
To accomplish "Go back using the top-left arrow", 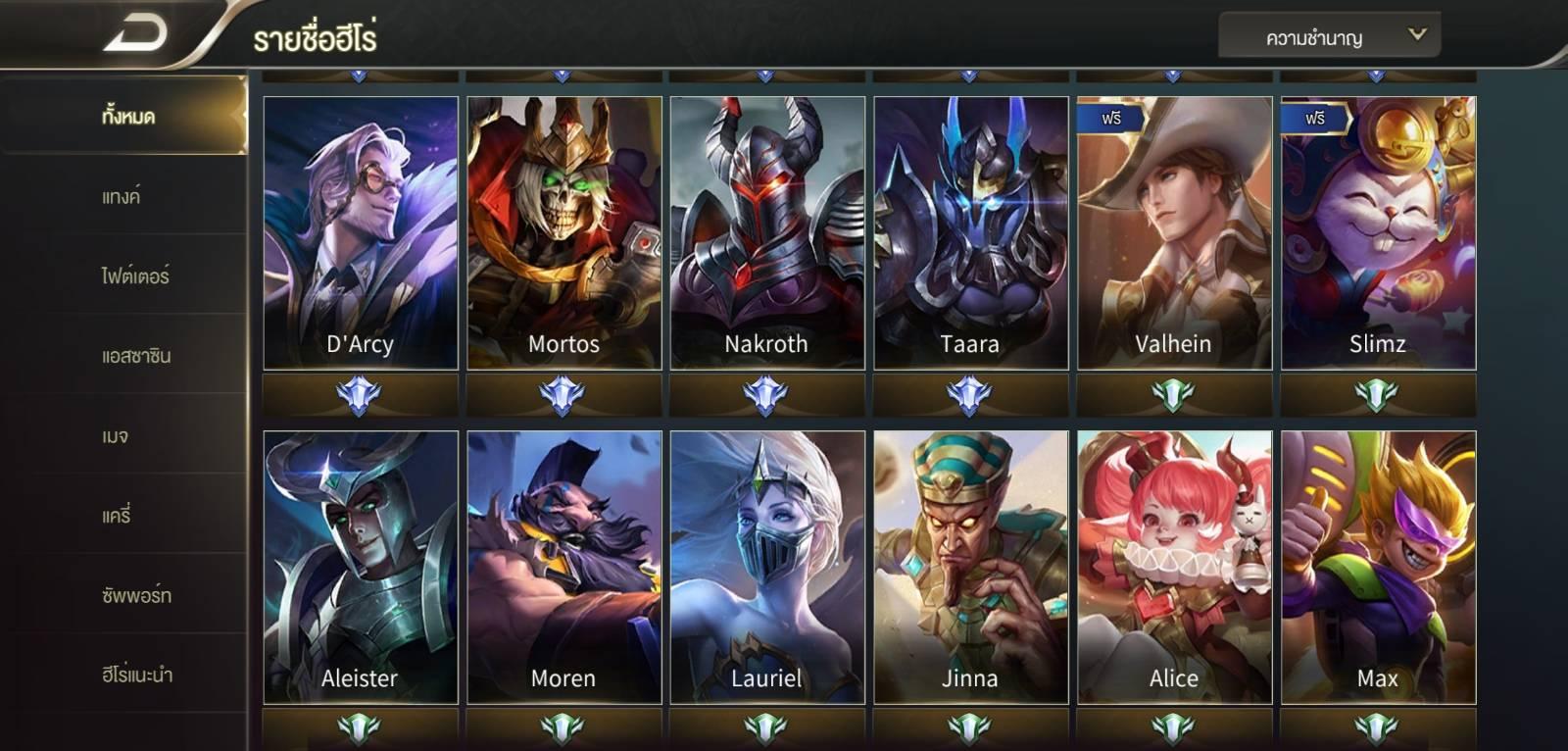I will 135,35.
